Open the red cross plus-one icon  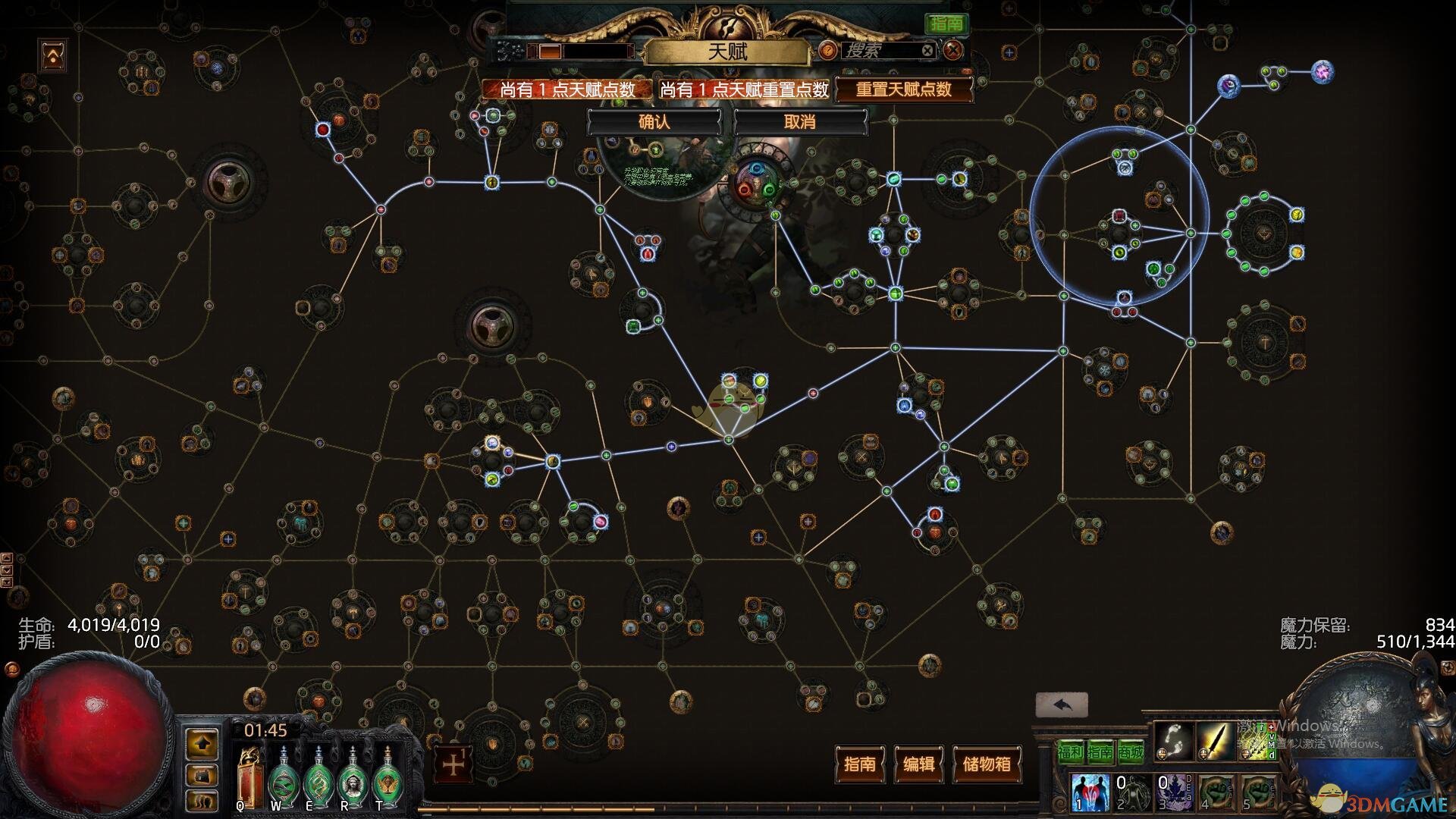tap(453, 764)
